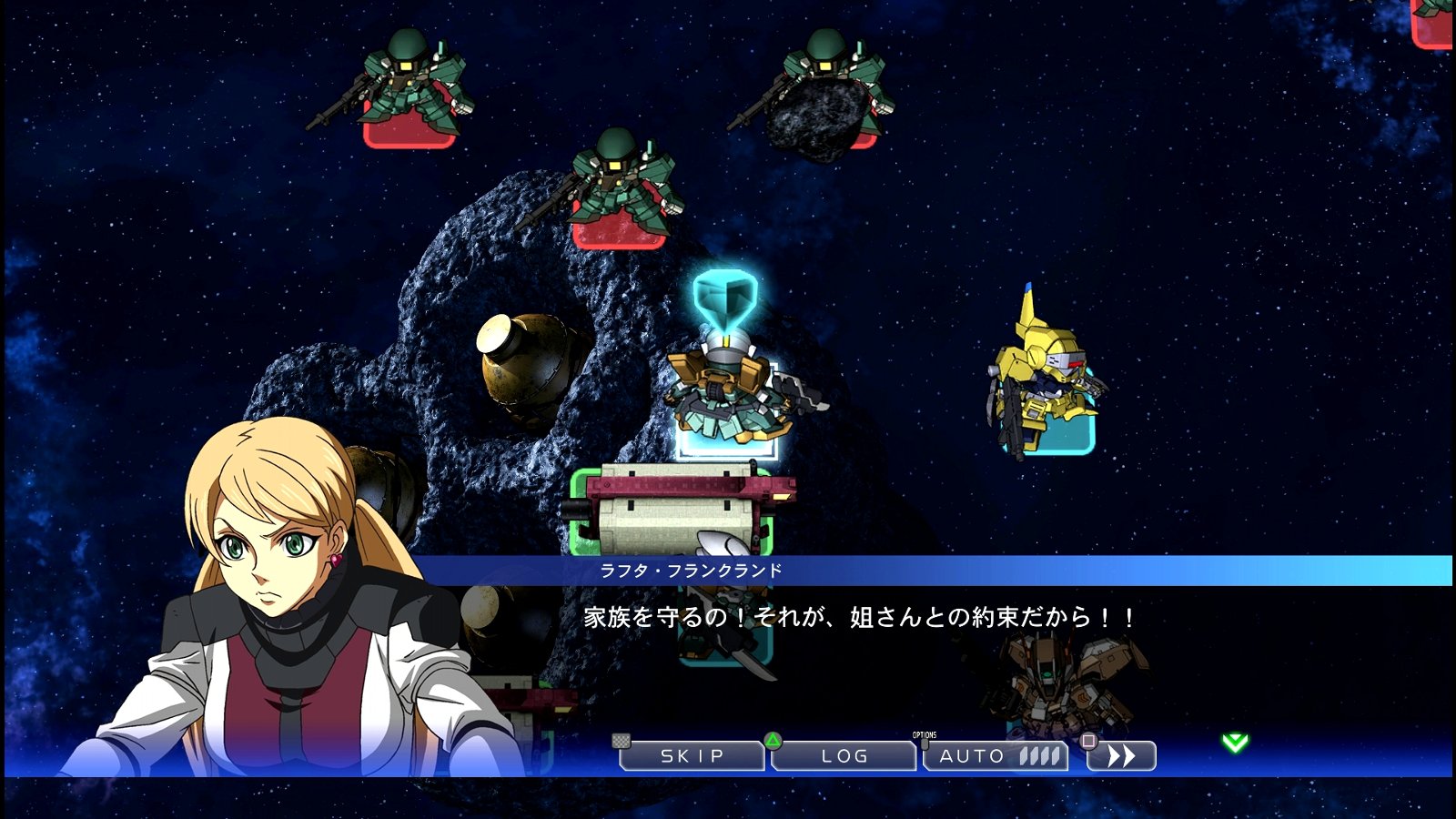The image size is (1456, 819).
Task: Open the message LOG history
Action: pyautogui.click(x=844, y=754)
